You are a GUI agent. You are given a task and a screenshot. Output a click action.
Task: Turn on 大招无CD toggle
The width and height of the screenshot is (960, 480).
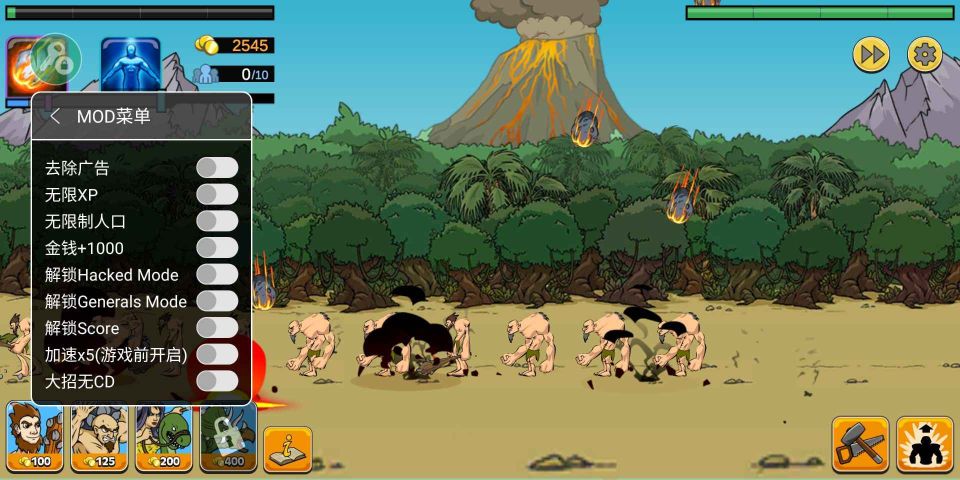[217, 381]
